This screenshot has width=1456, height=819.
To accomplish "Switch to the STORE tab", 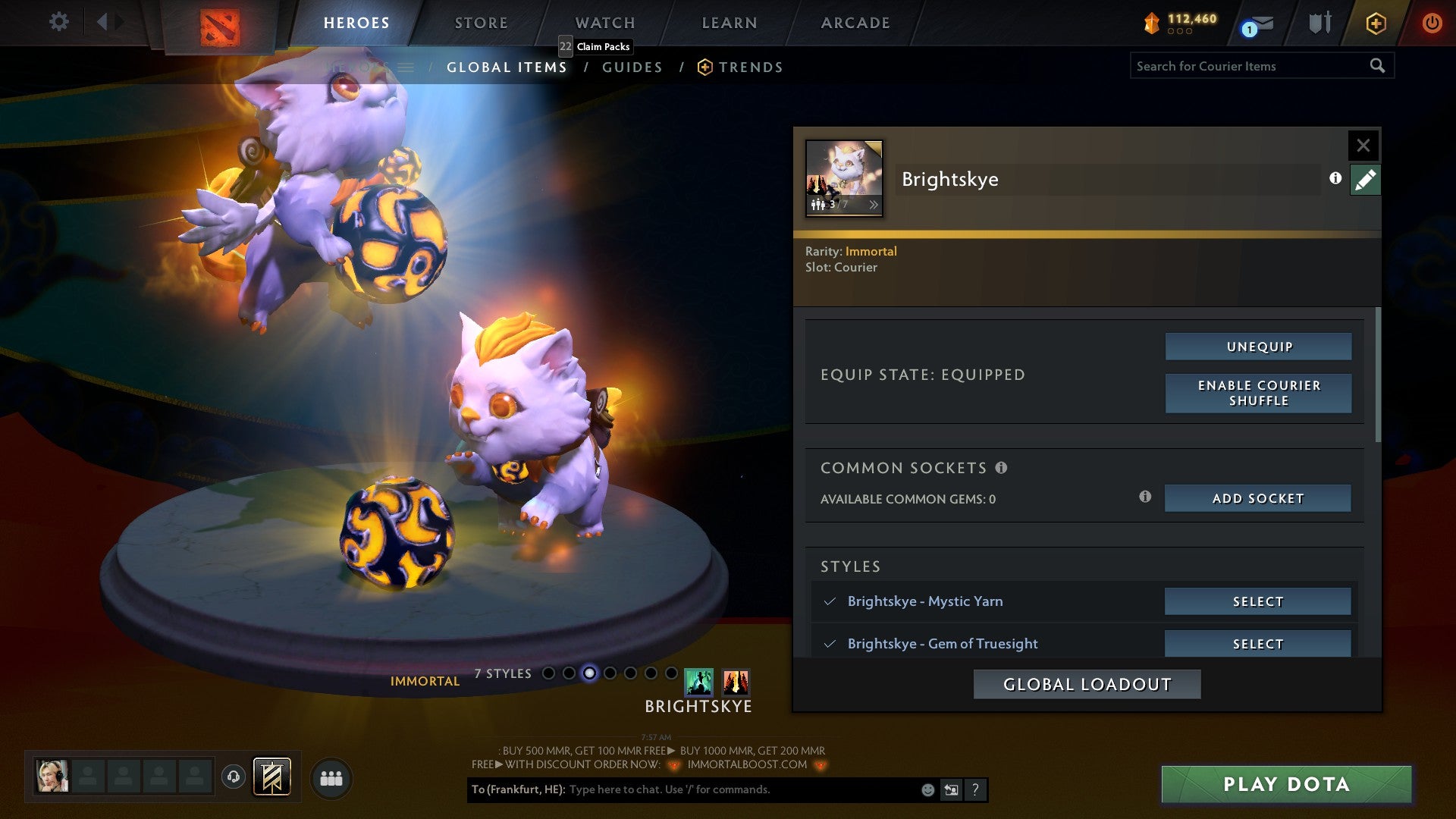I will tap(480, 23).
